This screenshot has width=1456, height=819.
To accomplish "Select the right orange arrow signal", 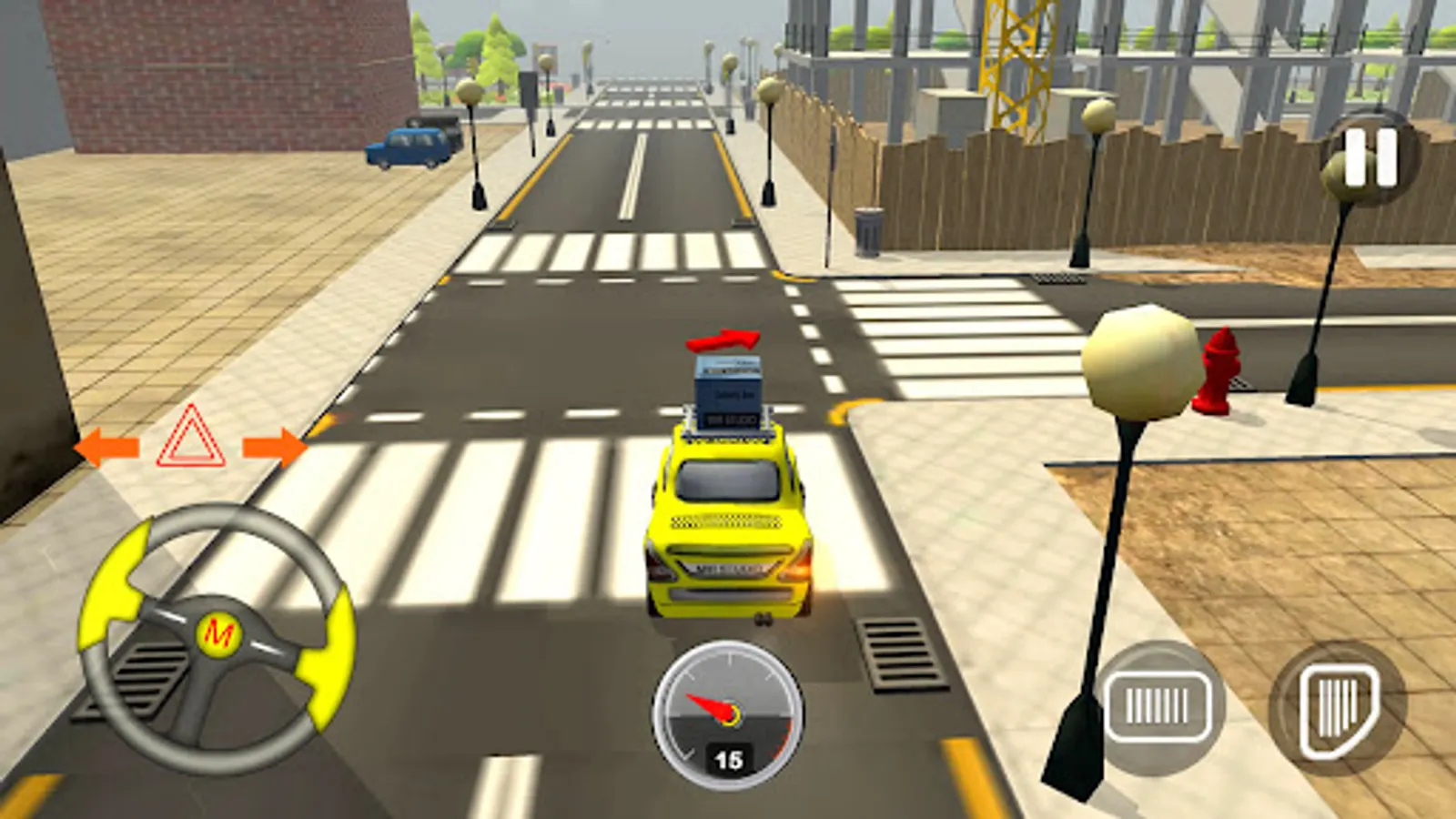I will pos(275,445).
